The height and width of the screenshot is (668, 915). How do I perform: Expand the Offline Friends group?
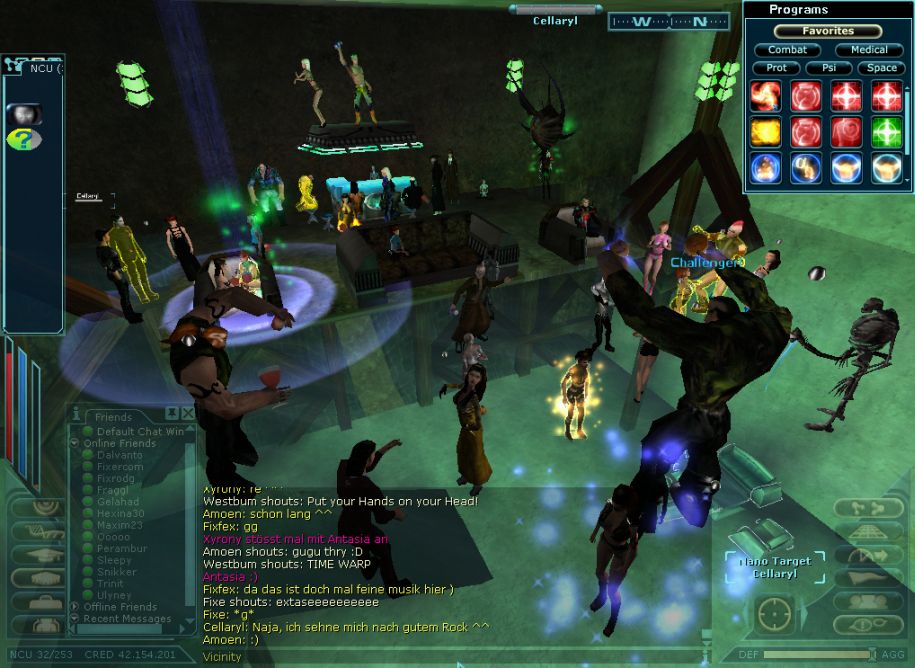(x=75, y=607)
